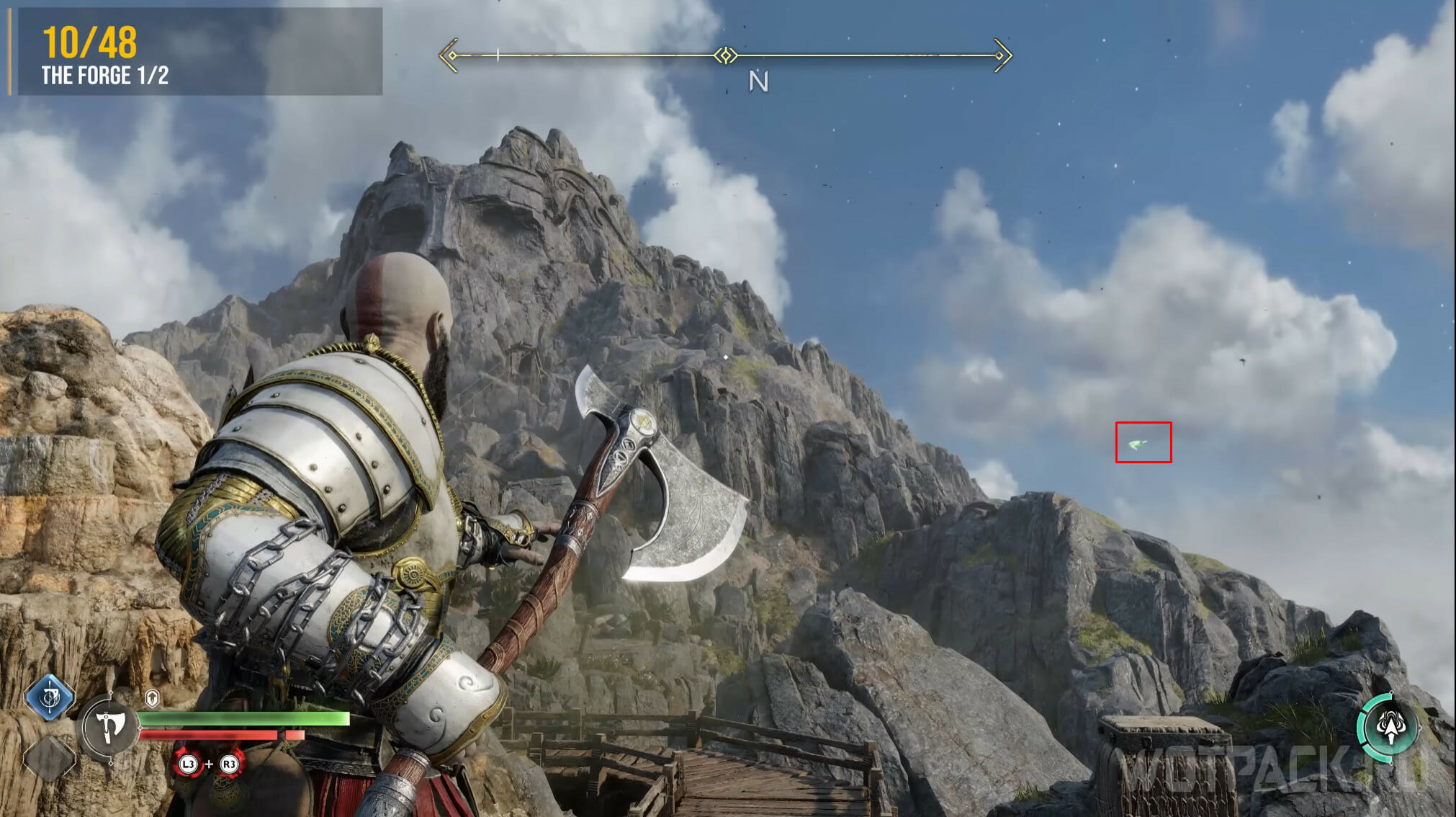Click the compass bar's center diamond marker
Image resolution: width=1456 pixels, height=817 pixels.
726,55
